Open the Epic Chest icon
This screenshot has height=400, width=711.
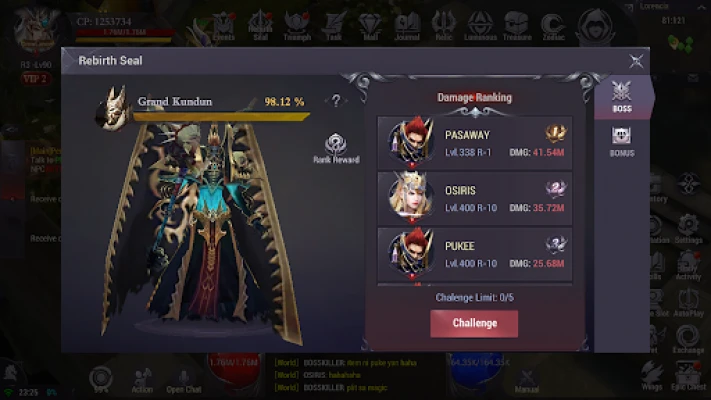(x=689, y=377)
